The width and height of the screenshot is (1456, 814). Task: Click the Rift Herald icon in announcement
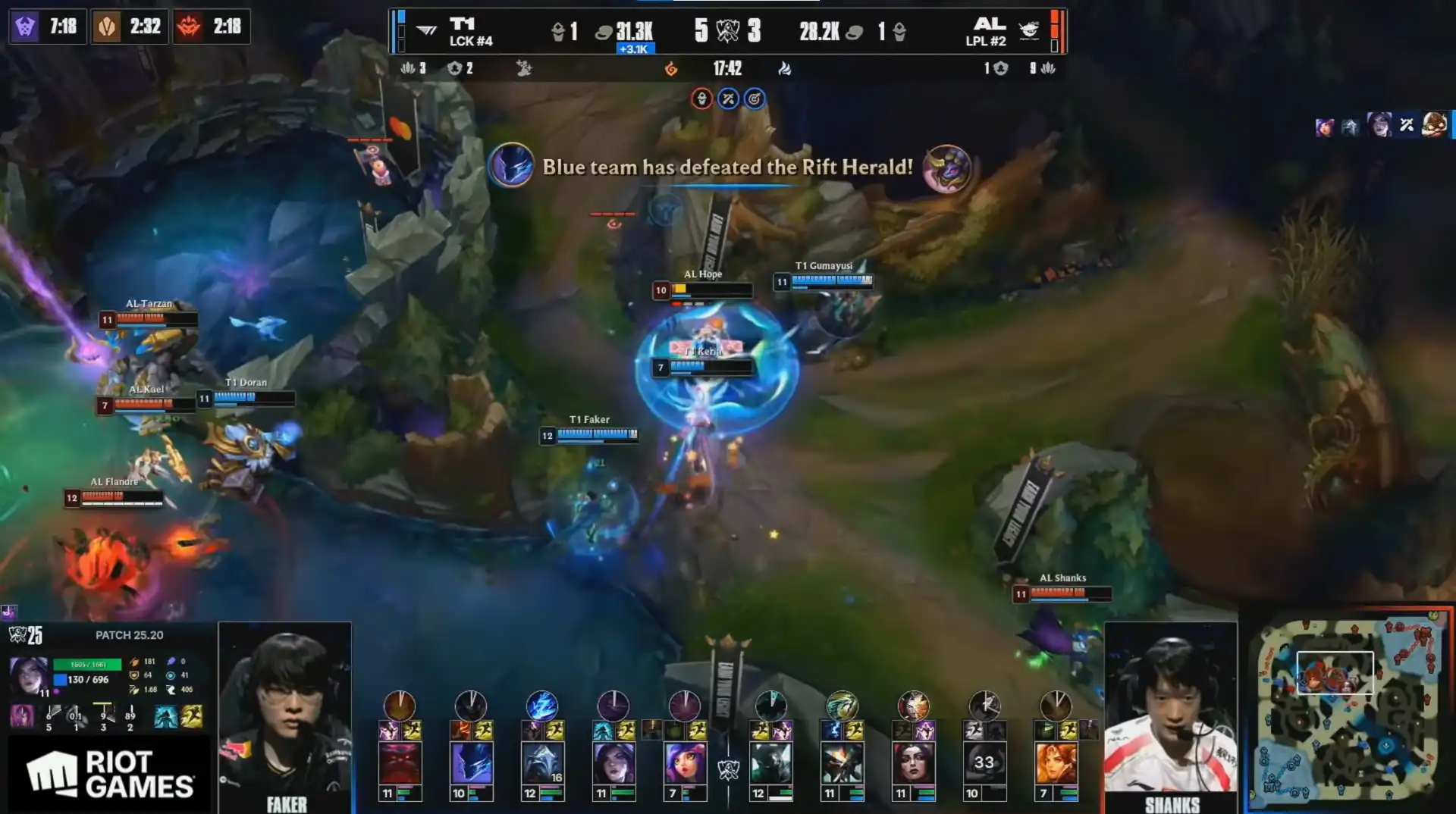point(946,167)
